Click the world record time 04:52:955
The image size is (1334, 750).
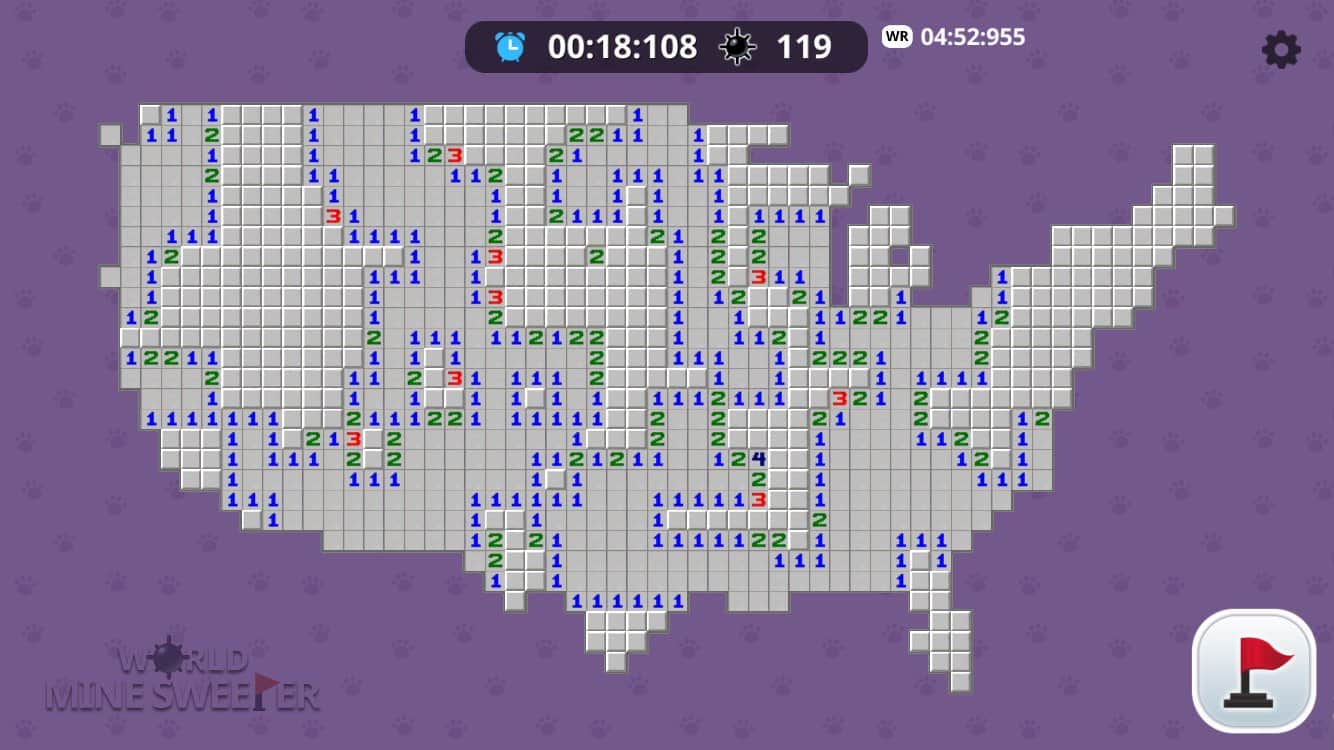click(x=972, y=38)
